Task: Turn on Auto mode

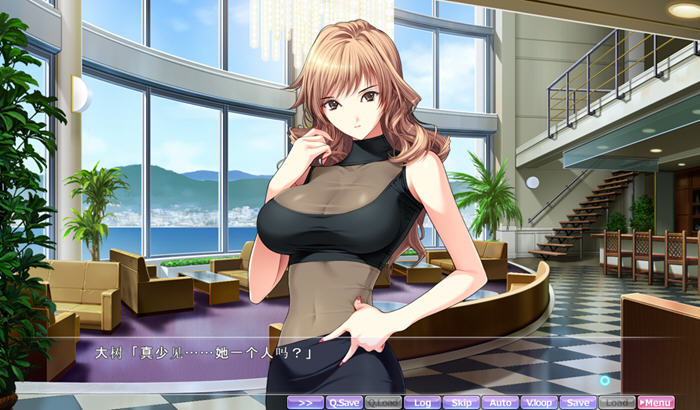Action: pos(499,402)
